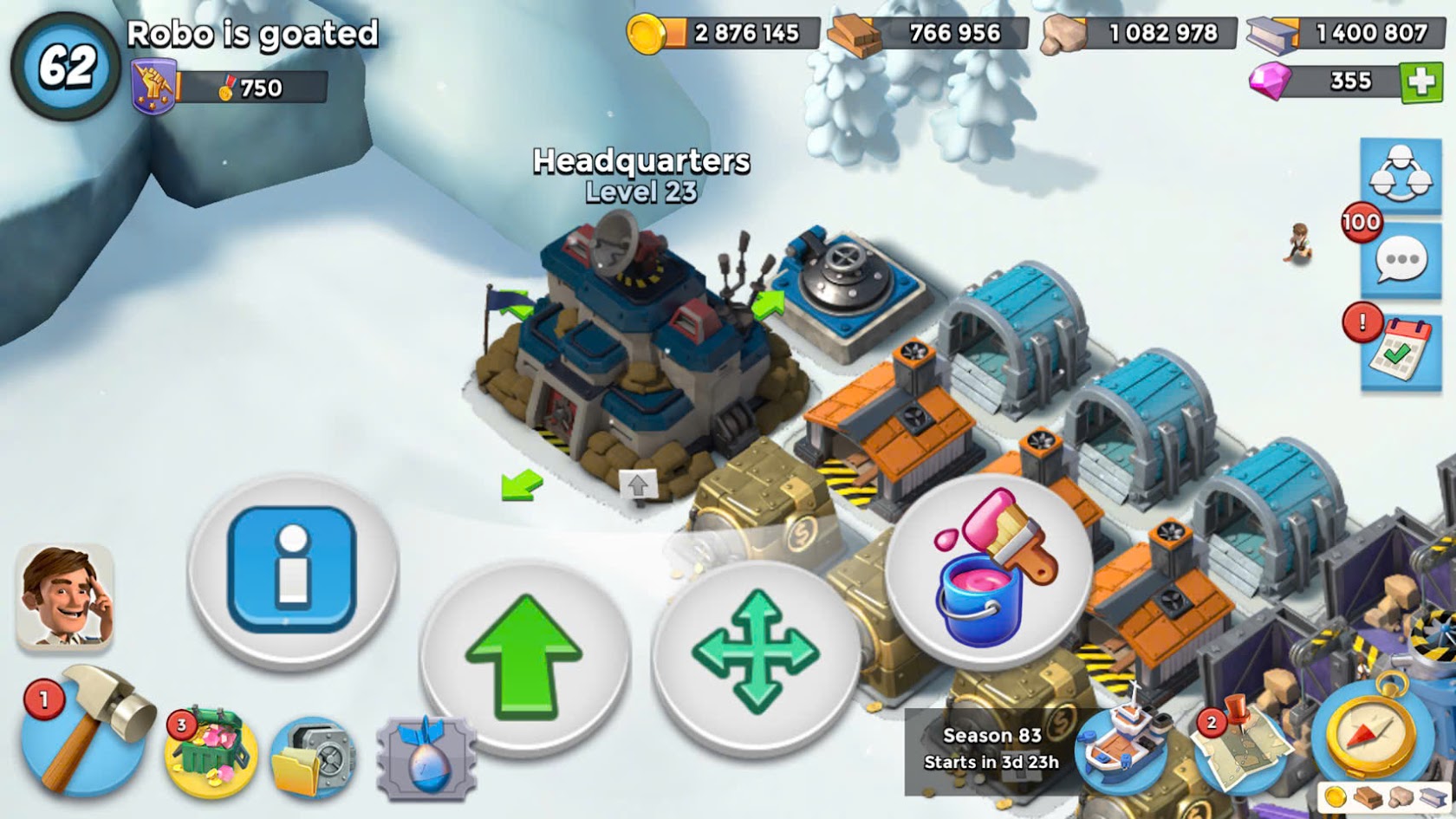The width and height of the screenshot is (1456, 819).
Task: Click the advisor character portrait
Action: (64, 598)
